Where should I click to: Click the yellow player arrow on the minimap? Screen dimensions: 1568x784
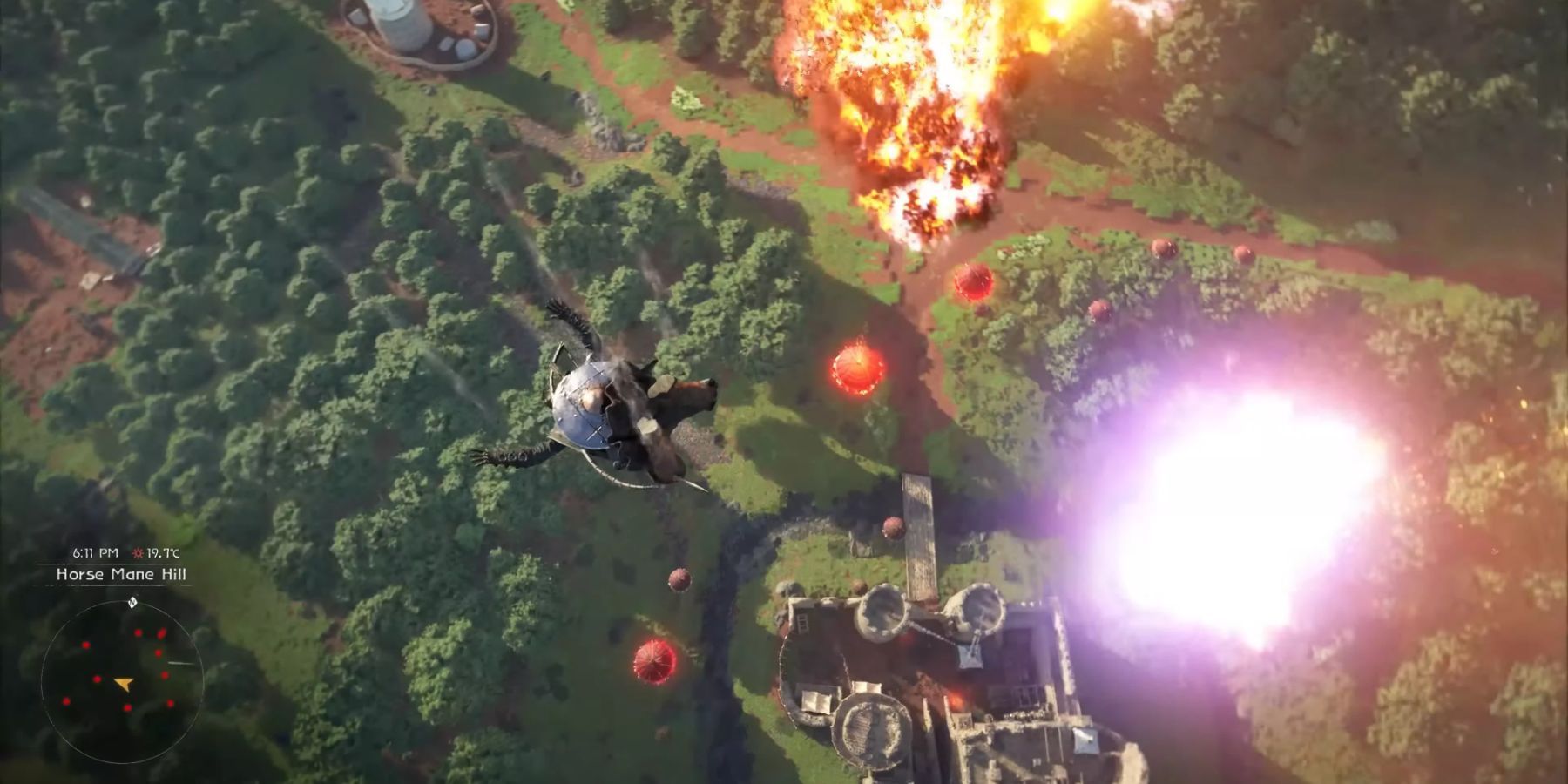tap(124, 682)
